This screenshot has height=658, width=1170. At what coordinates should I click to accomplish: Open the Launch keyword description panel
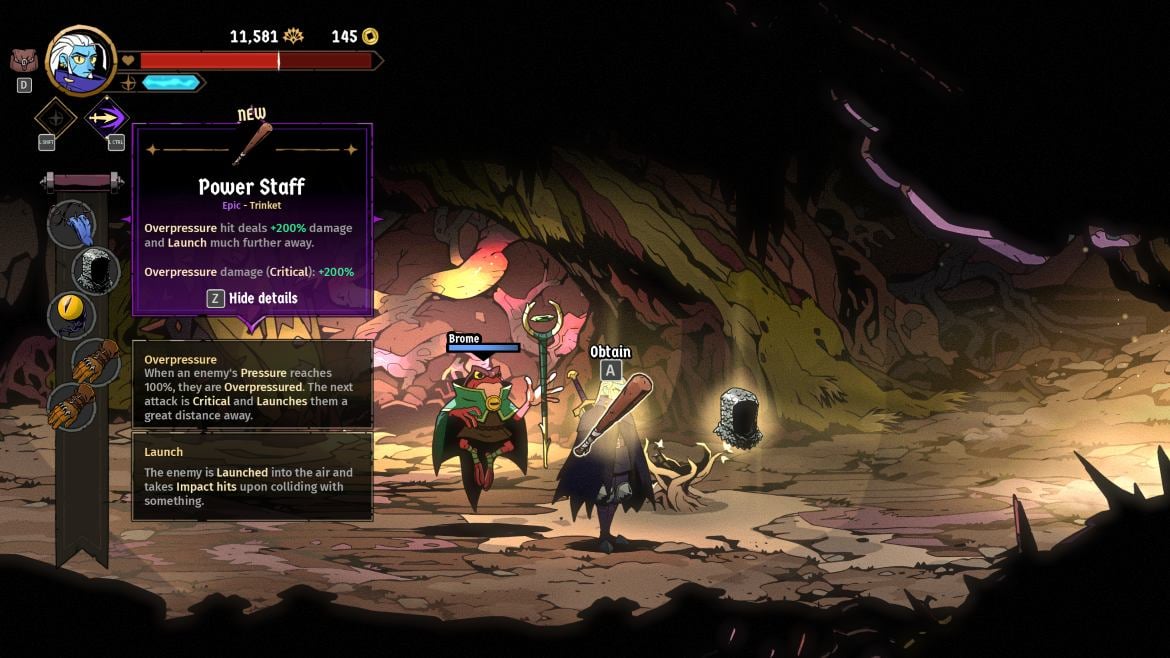point(252,476)
